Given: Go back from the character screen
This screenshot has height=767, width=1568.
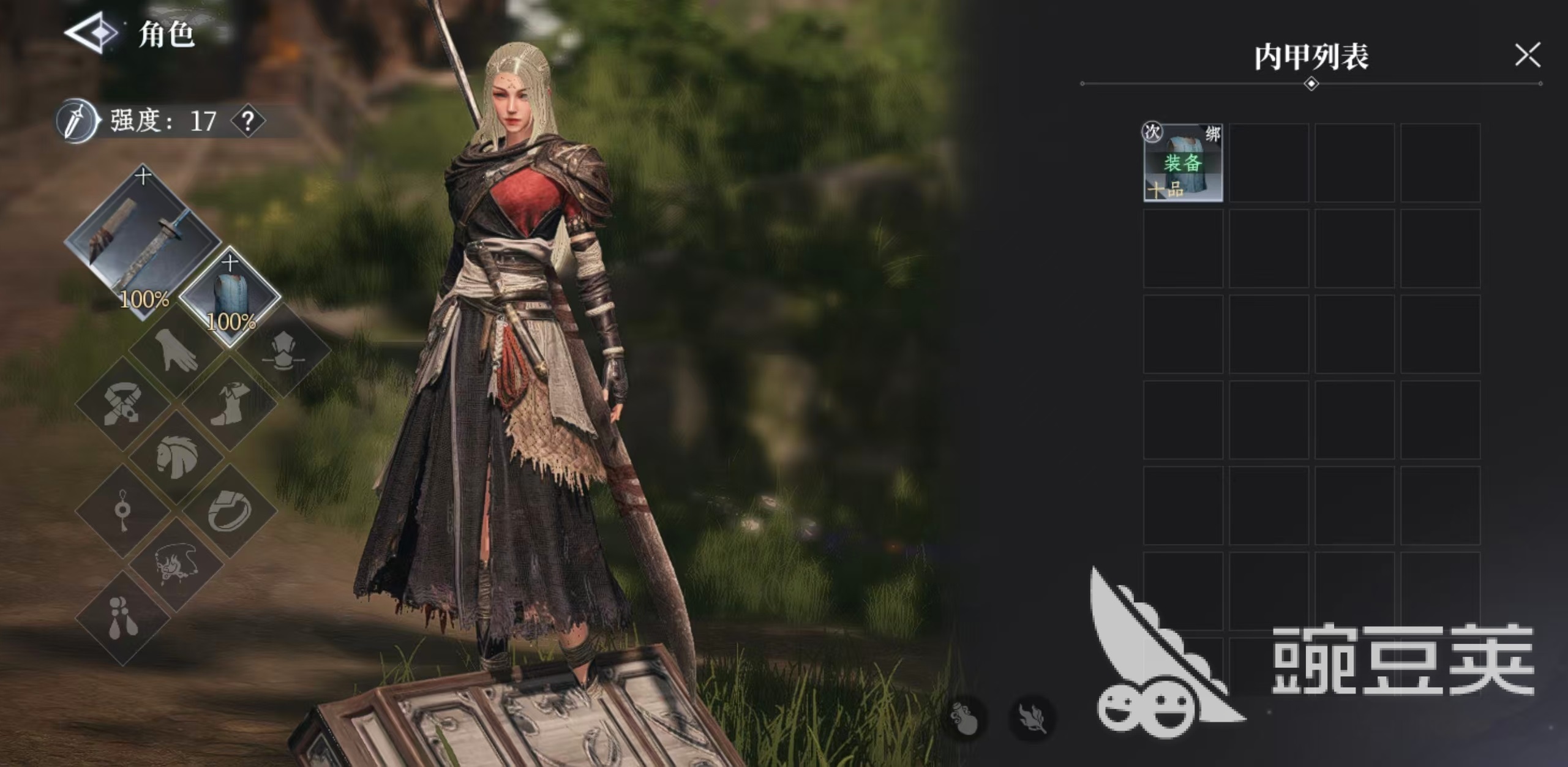Looking at the screenshot, I should tap(91, 33).
